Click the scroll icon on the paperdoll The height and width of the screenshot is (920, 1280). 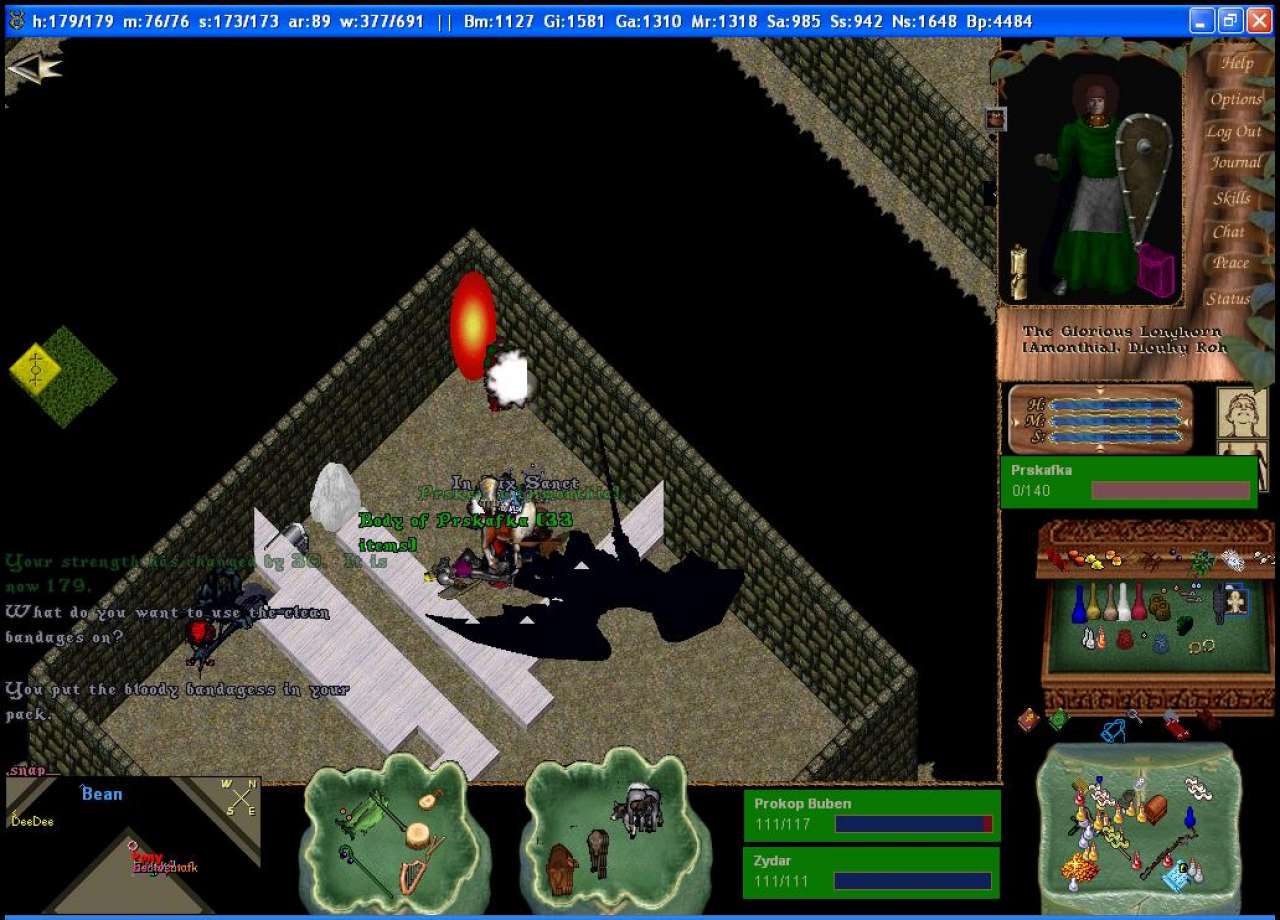(1019, 271)
